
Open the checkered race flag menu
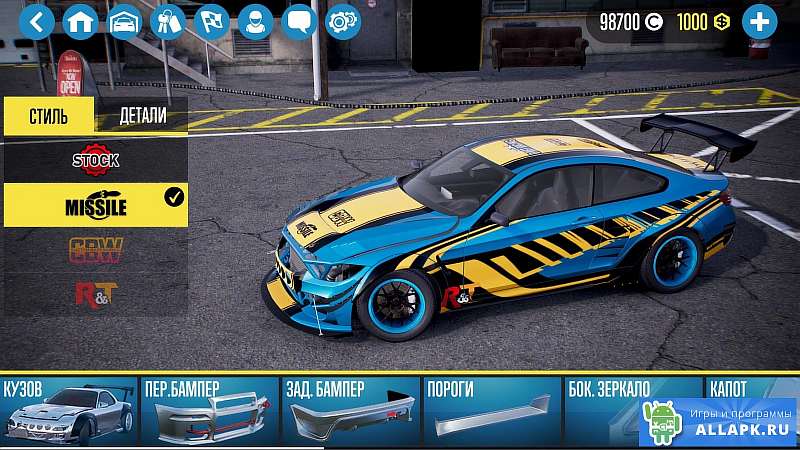click(211, 22)
